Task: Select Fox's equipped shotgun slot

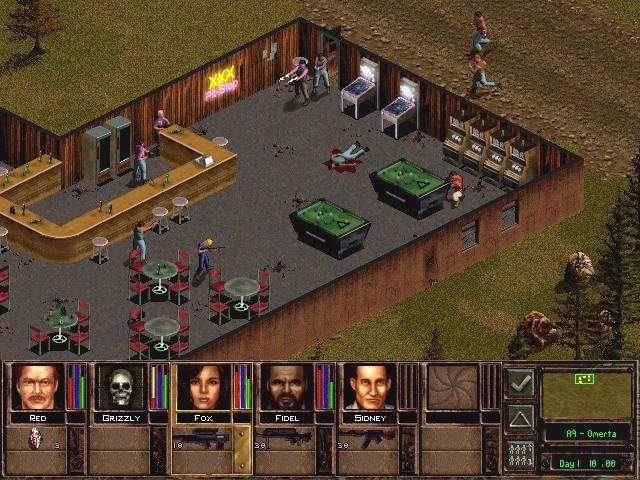Action: (202, 442)
